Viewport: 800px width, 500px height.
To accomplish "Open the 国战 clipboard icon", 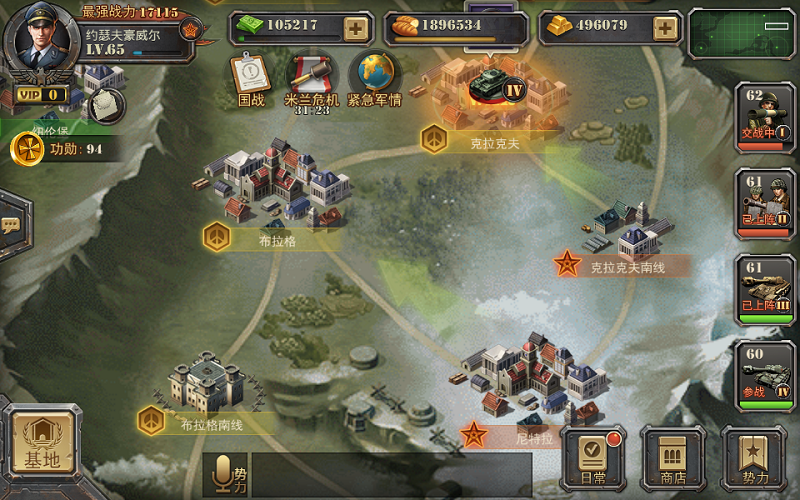I will (x=249, y=78).
